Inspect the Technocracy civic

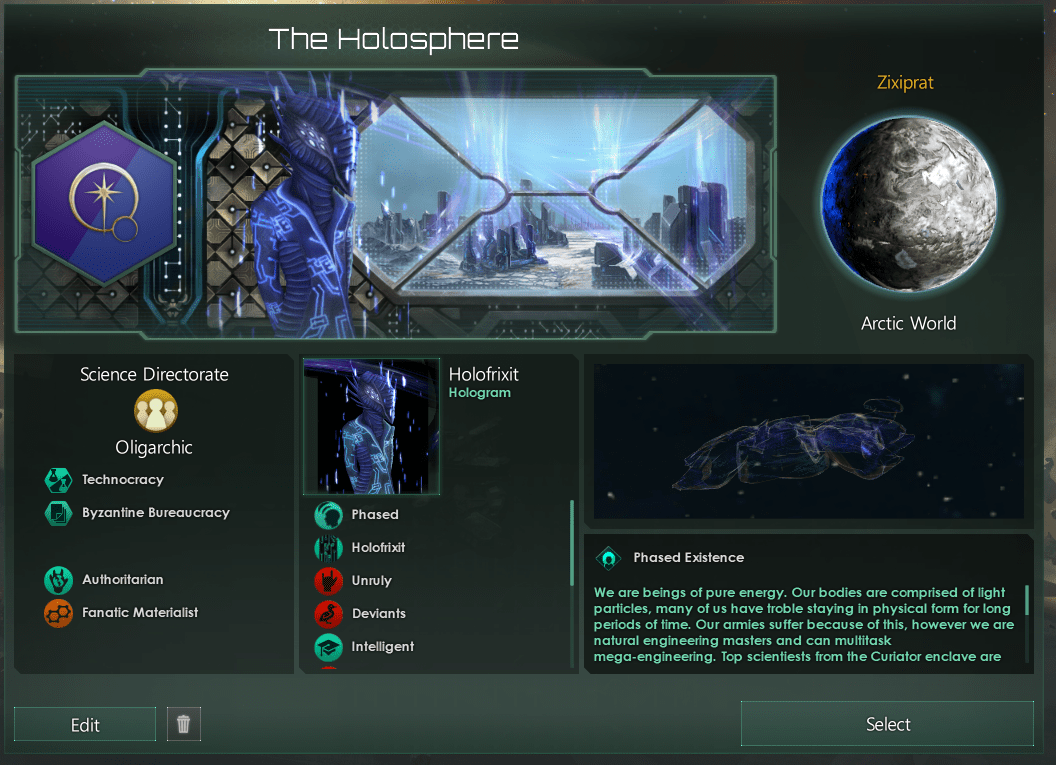pos(59,480)
